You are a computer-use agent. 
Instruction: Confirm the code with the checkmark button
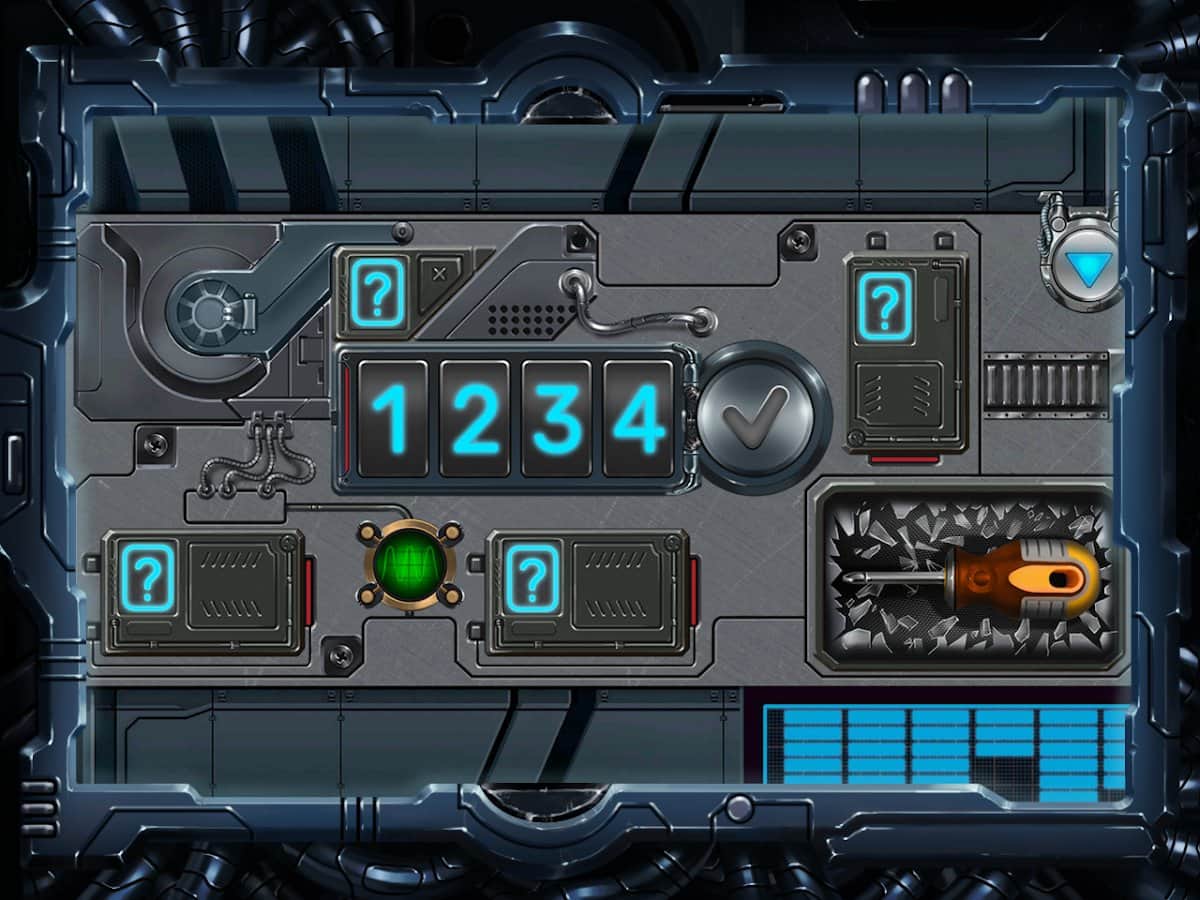763,417
